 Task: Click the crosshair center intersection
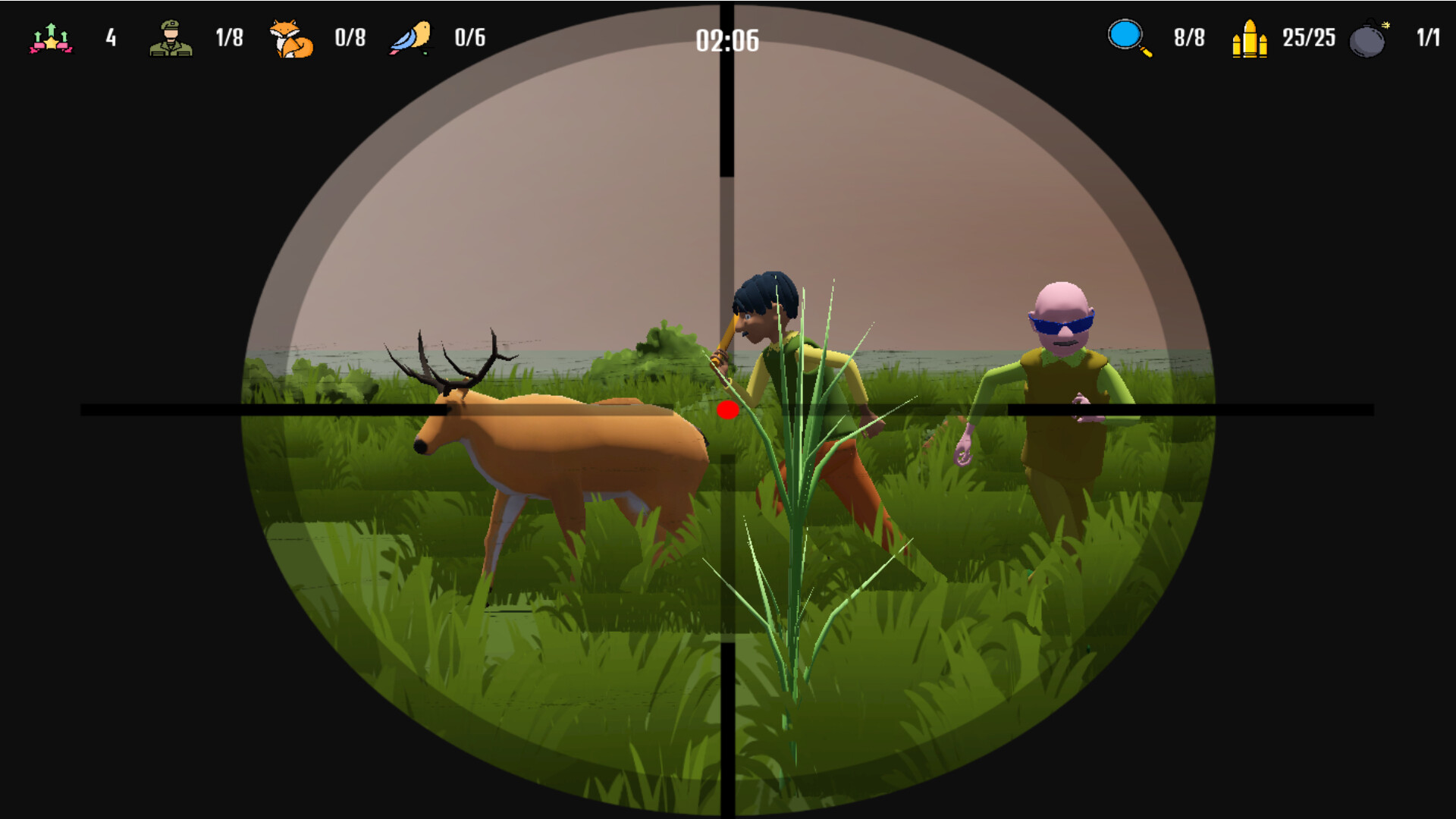pos(726,410)
